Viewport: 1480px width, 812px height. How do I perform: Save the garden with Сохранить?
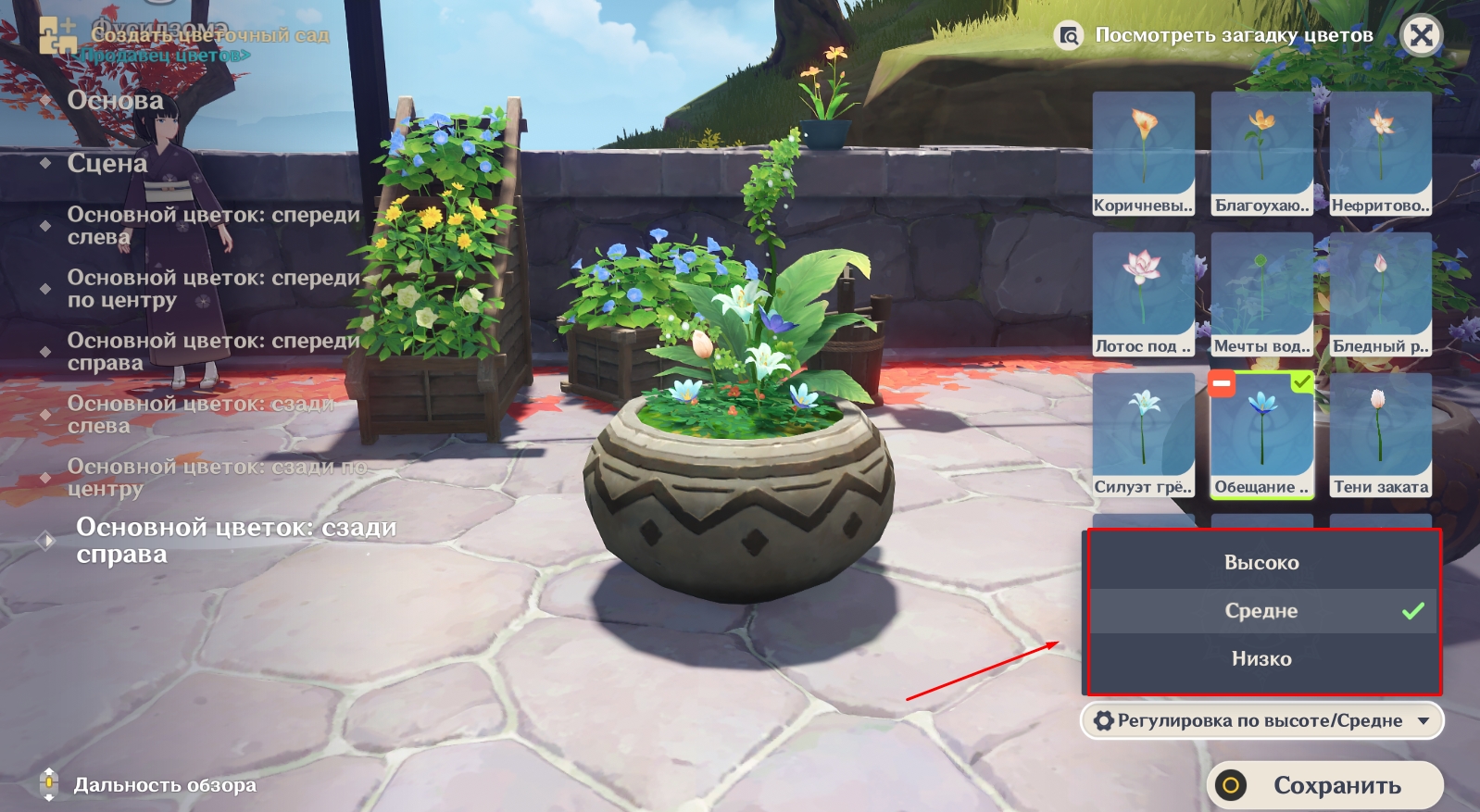pyautogui.click(x=1325, y=786)
